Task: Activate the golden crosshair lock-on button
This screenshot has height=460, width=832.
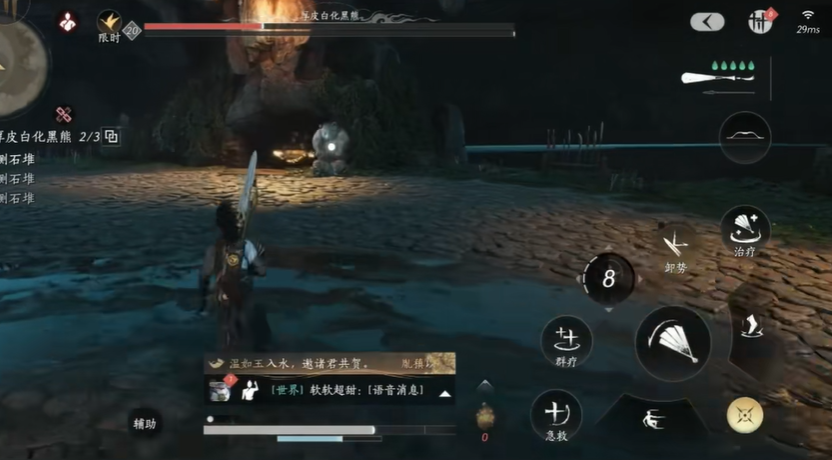Action: click(744, 415)
